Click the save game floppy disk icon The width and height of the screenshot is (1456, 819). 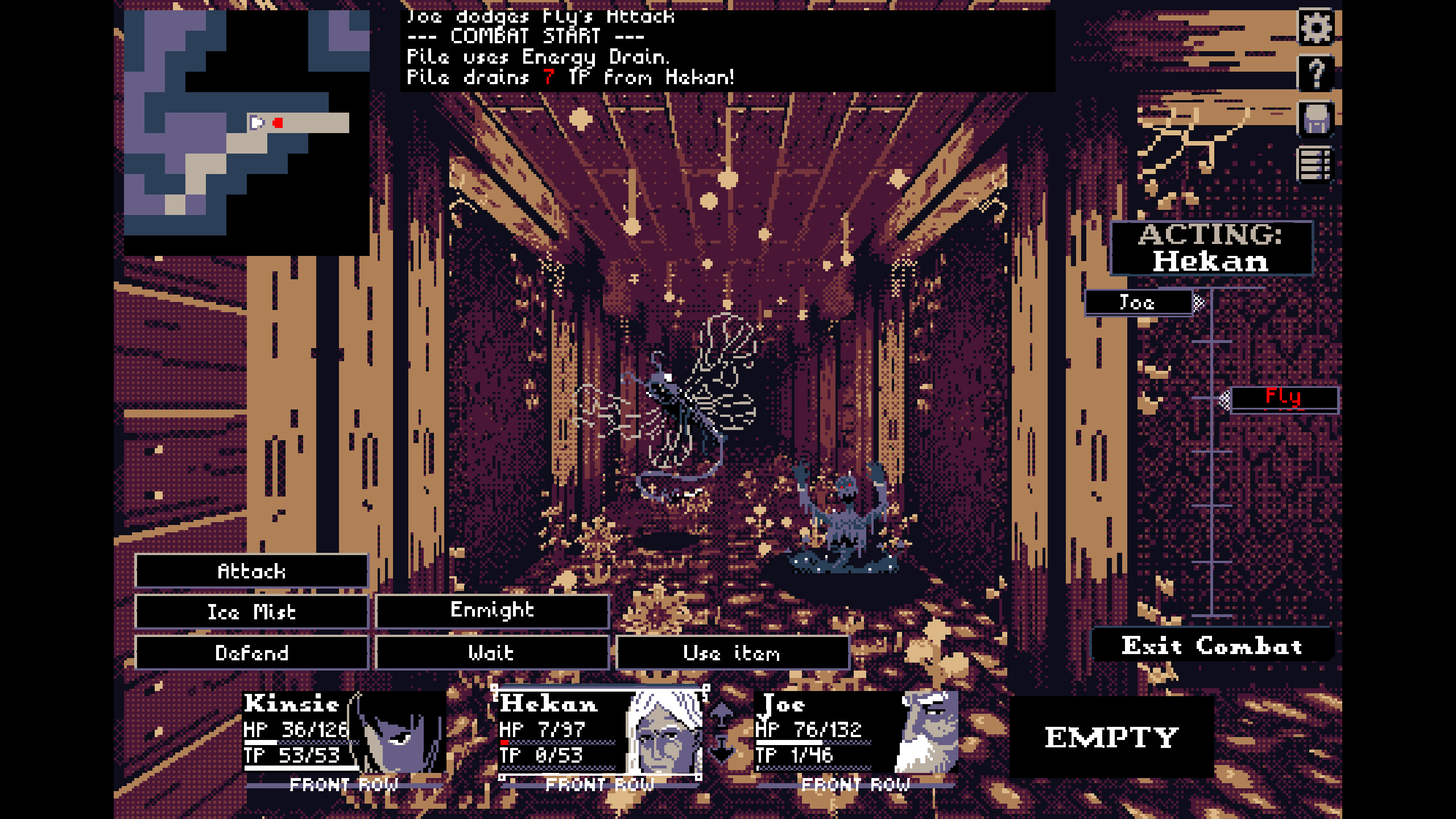pyautogui.click(x=1316, y=121)
